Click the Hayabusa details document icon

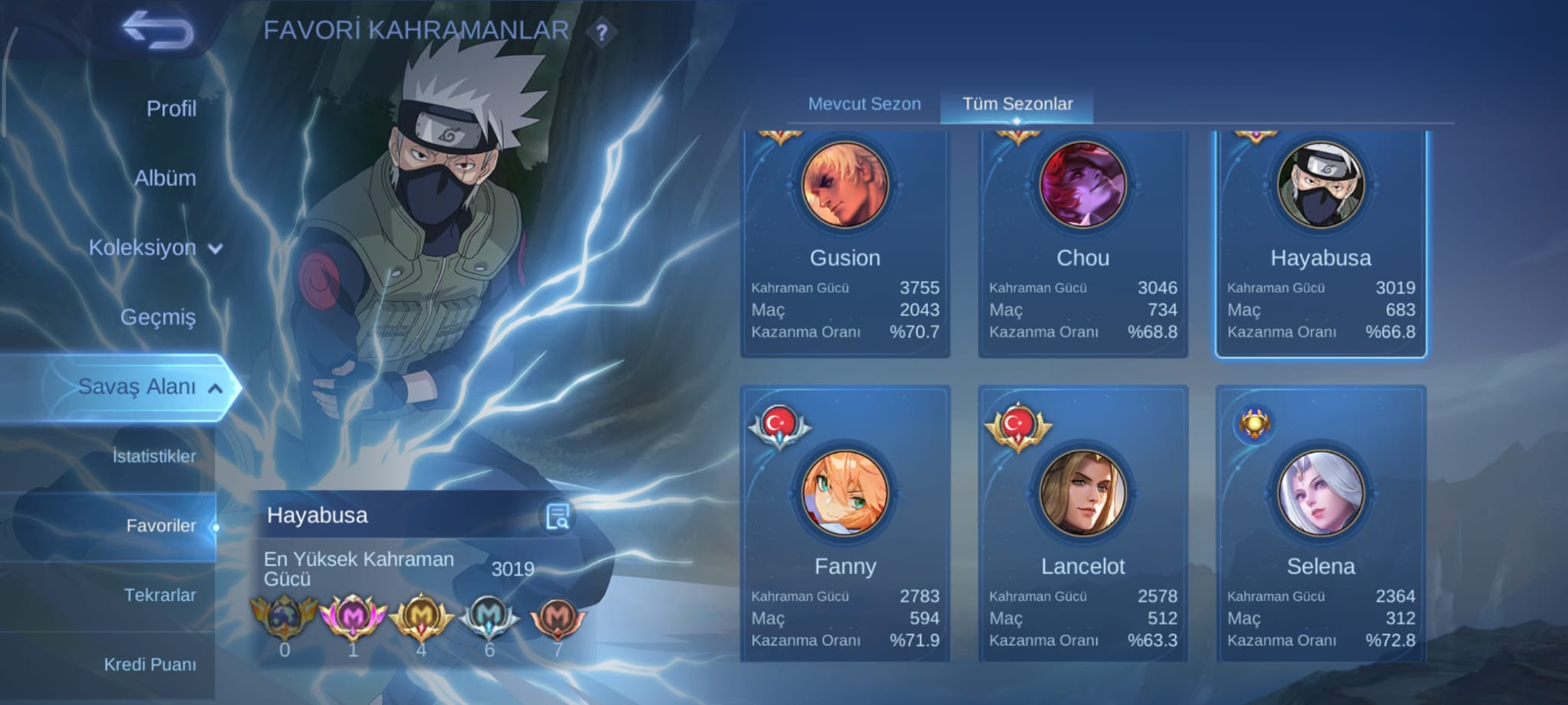[x=558, y=517]
